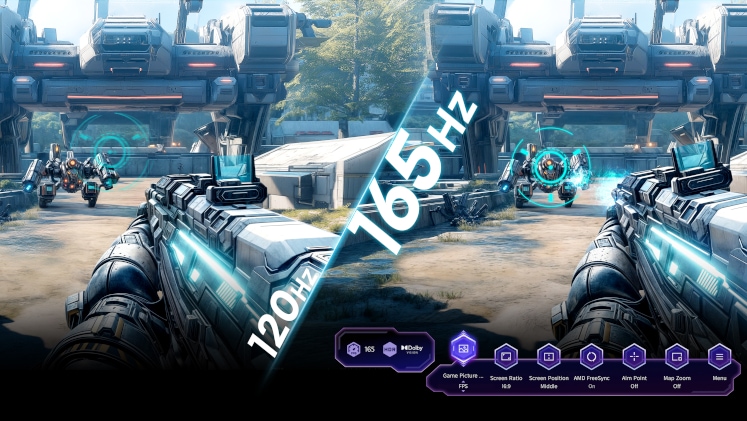Turn on the Aim Point crosshair

tap(634, 356)
